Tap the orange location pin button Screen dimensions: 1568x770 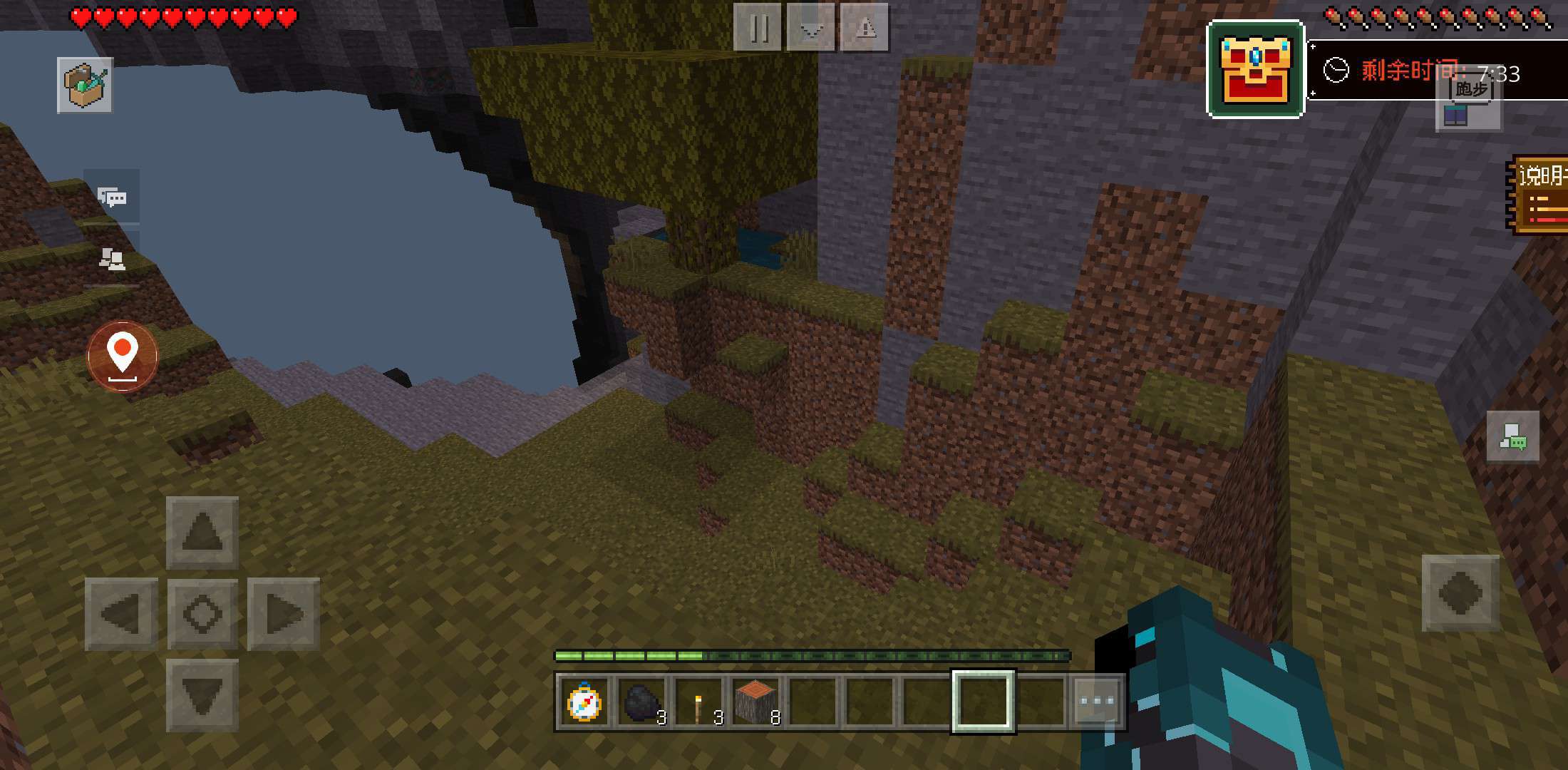[123, 356]
